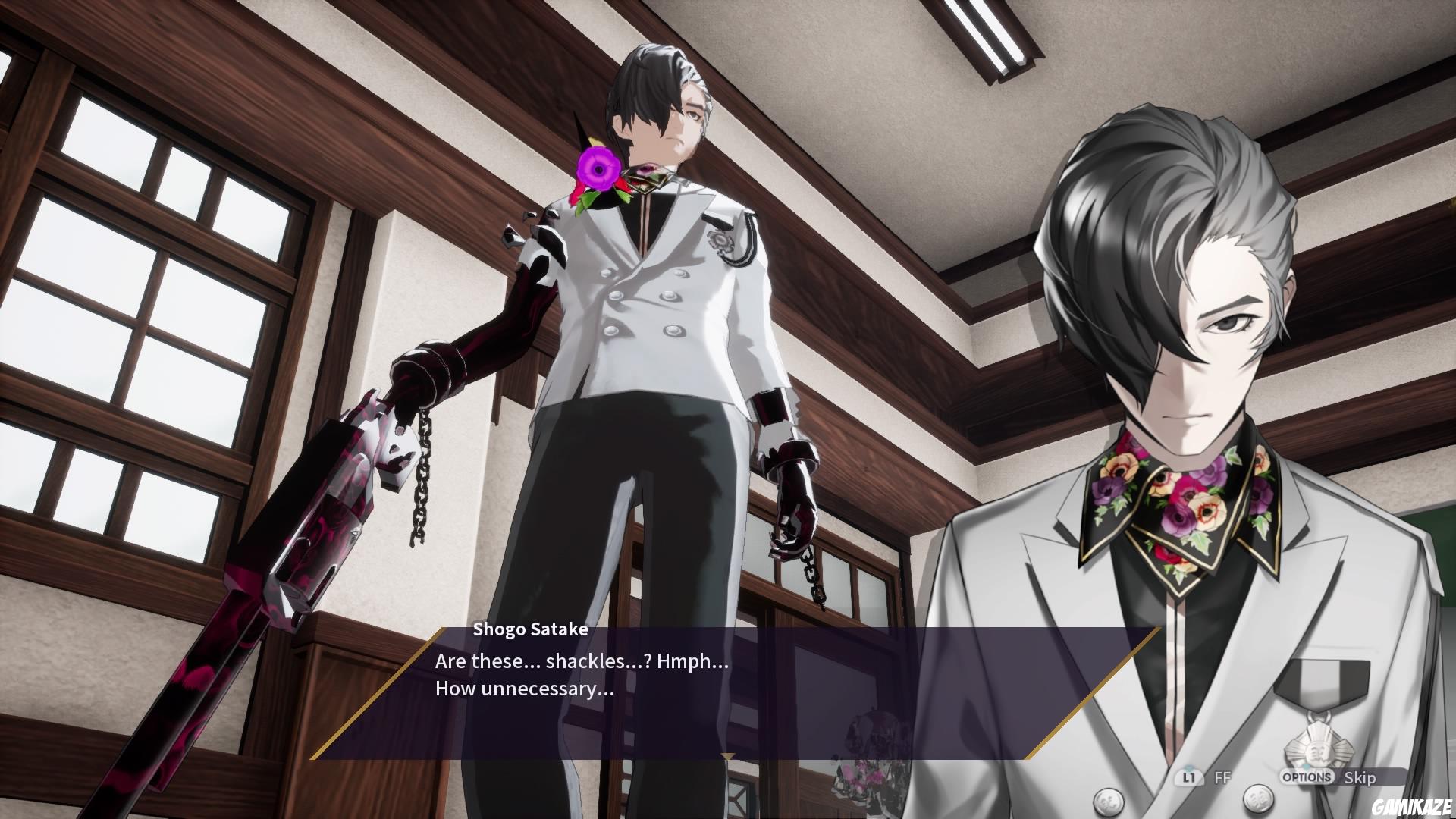Select the Skip label to skip the cutscene
Image resolution: width=1456 pixels, height=819 pixels.
click(1361, 778)
